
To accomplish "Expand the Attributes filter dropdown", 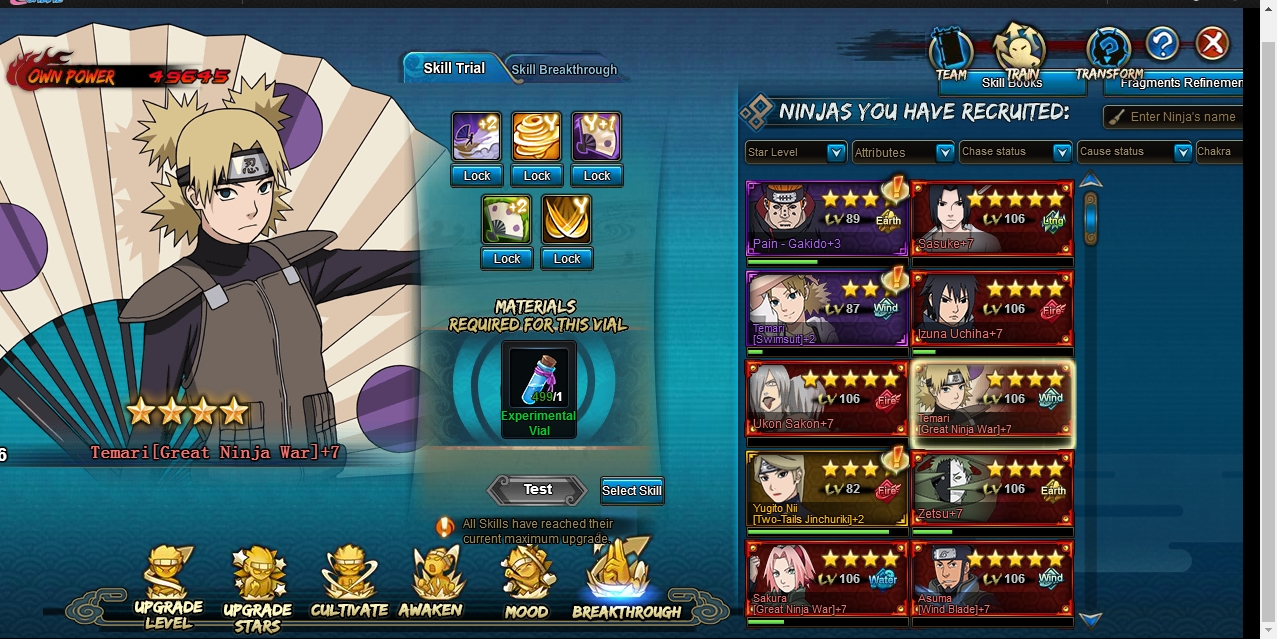I will point(903,152).
